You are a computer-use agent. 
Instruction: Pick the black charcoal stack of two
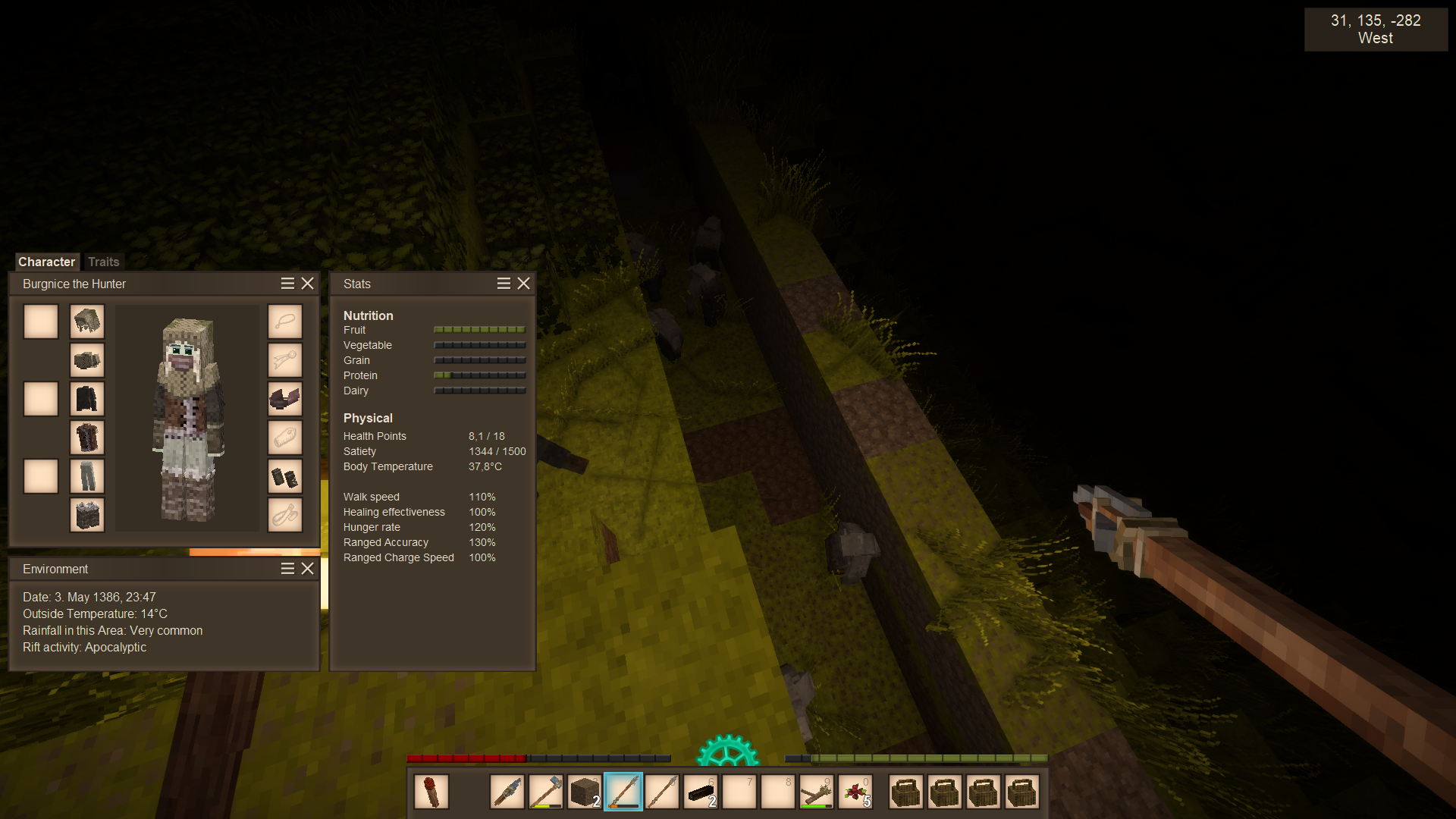(701, 792)
